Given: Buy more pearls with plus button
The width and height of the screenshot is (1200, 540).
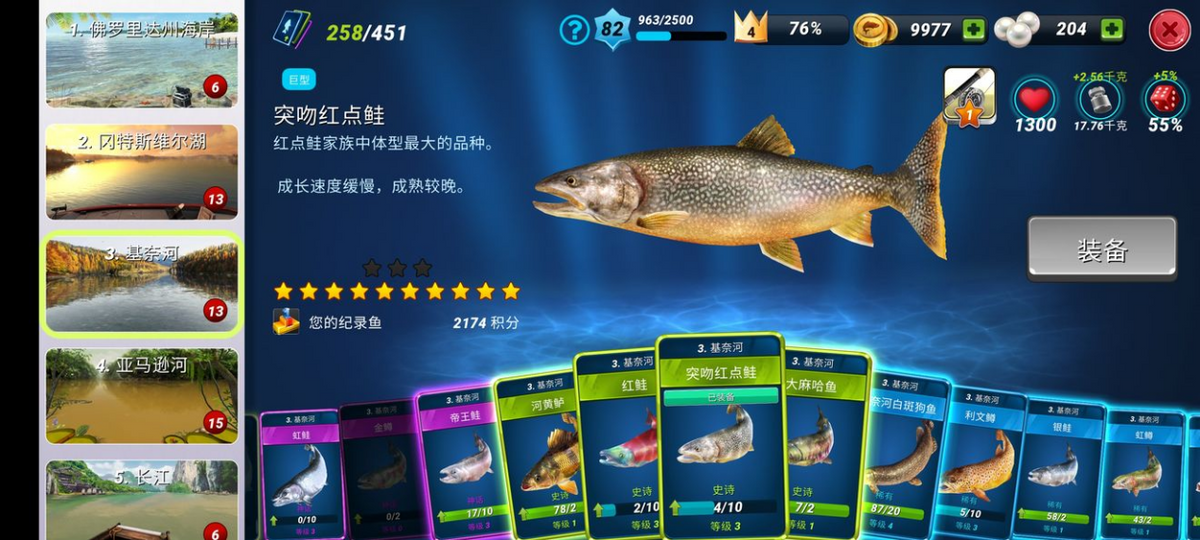Looking at the screenshot, I should pyautogui.click(x=1112, y=30).
